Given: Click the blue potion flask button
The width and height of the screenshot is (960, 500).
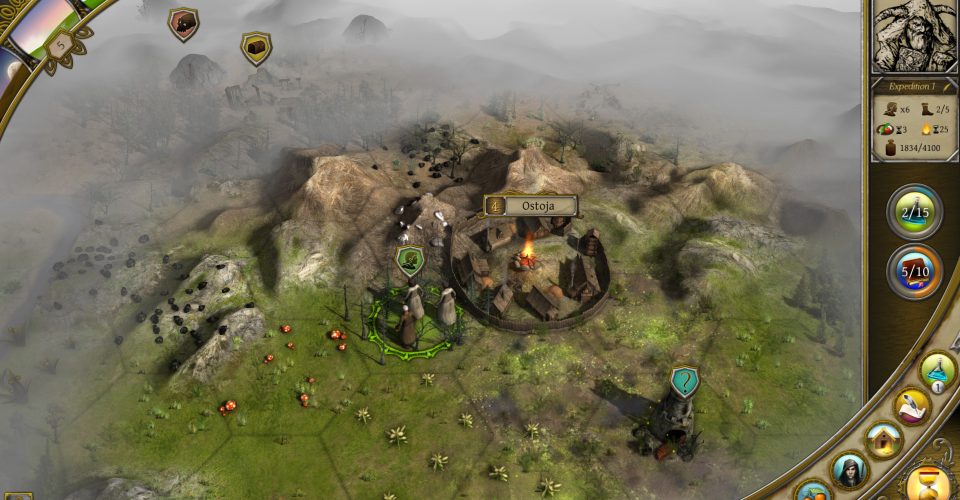Looking at the screenshot, I should coord(938,370).
